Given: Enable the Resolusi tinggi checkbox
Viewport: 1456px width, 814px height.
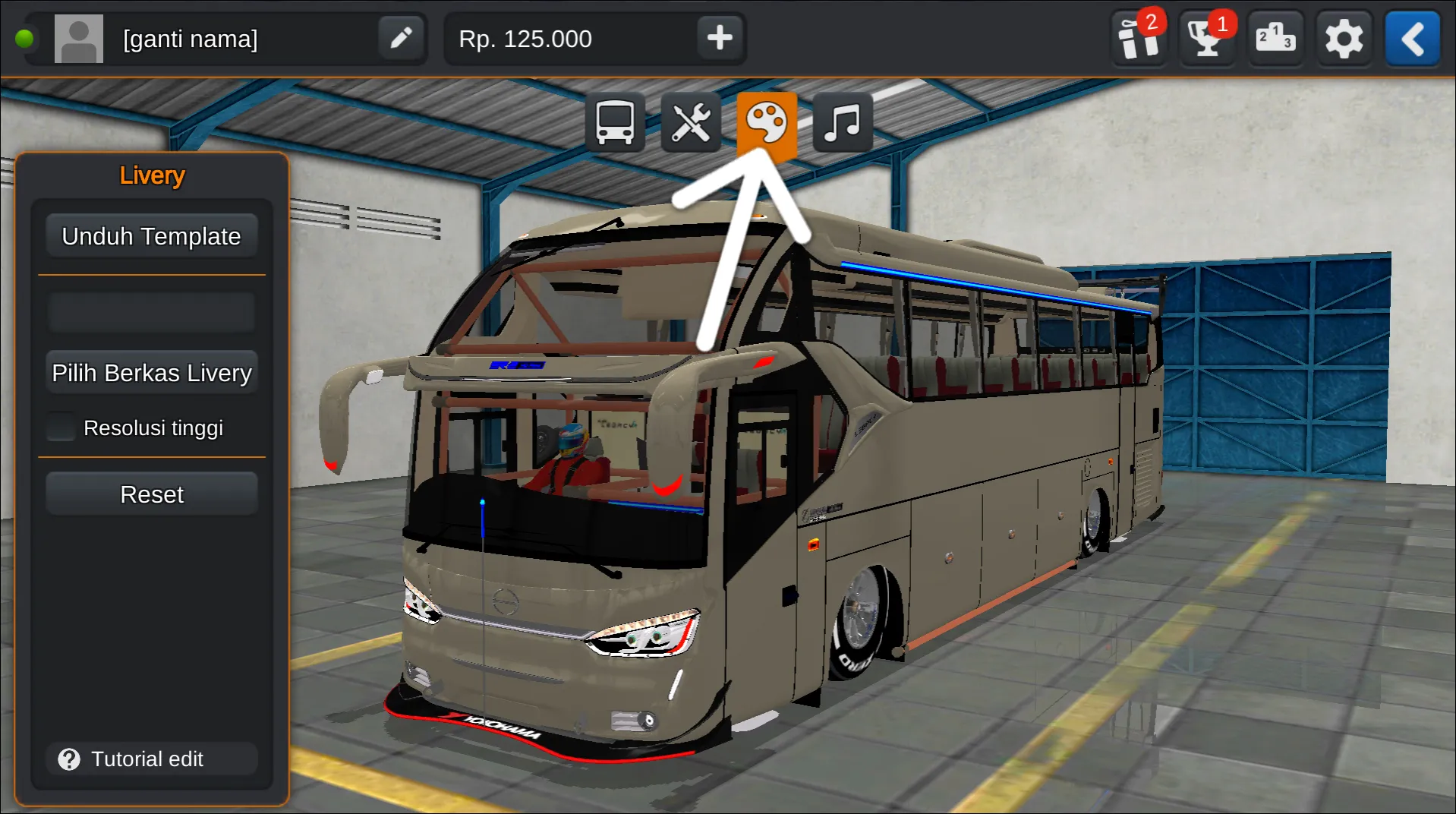Looking at the screenshot, I should [60, 427].
